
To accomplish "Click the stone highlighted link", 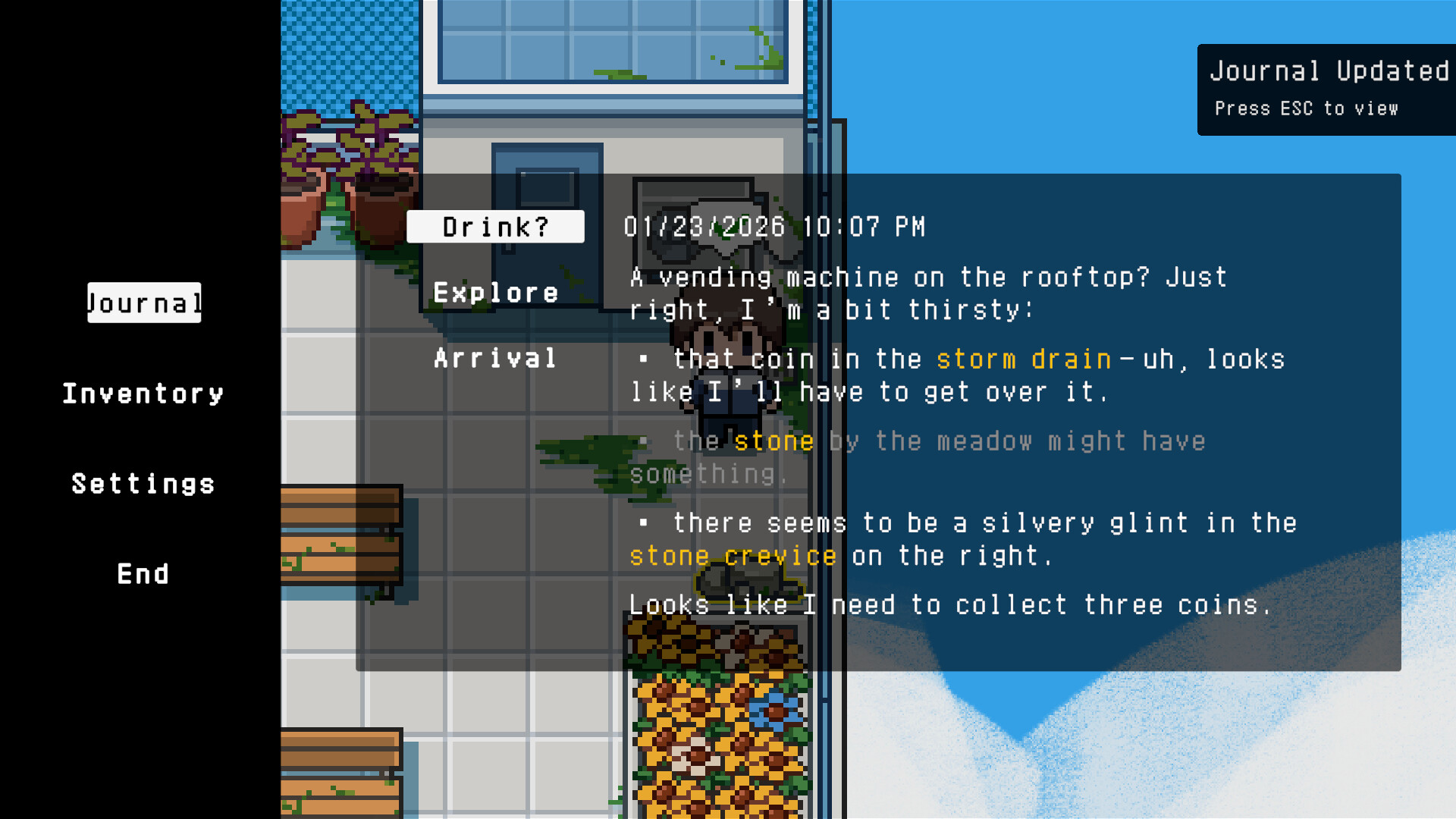I will coord(773,441).
